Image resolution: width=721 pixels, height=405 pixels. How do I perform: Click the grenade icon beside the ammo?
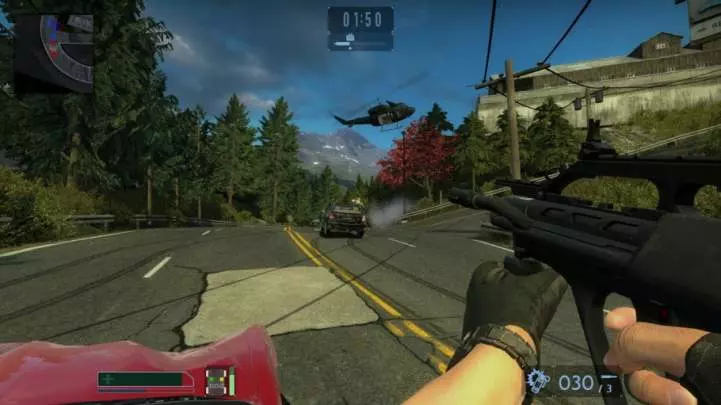pos(537,381)
